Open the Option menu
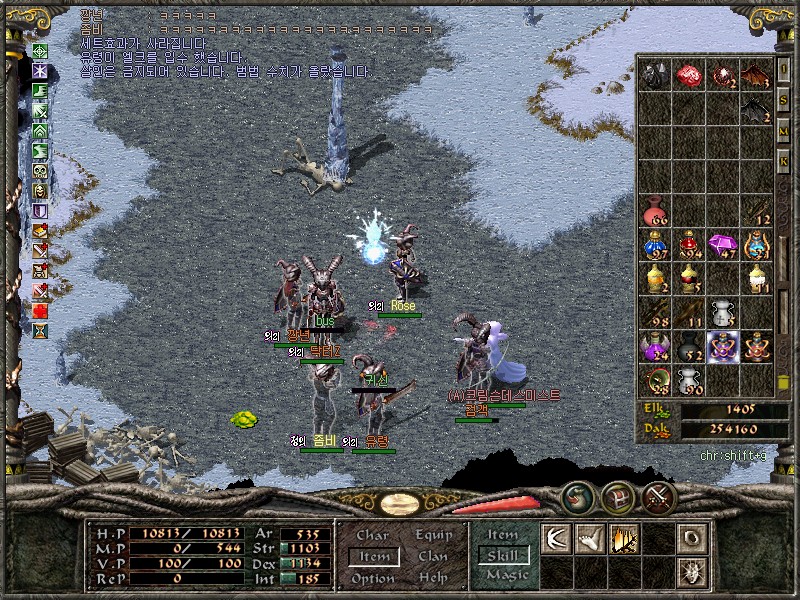 pyautogui.click(x=373, y=578)
